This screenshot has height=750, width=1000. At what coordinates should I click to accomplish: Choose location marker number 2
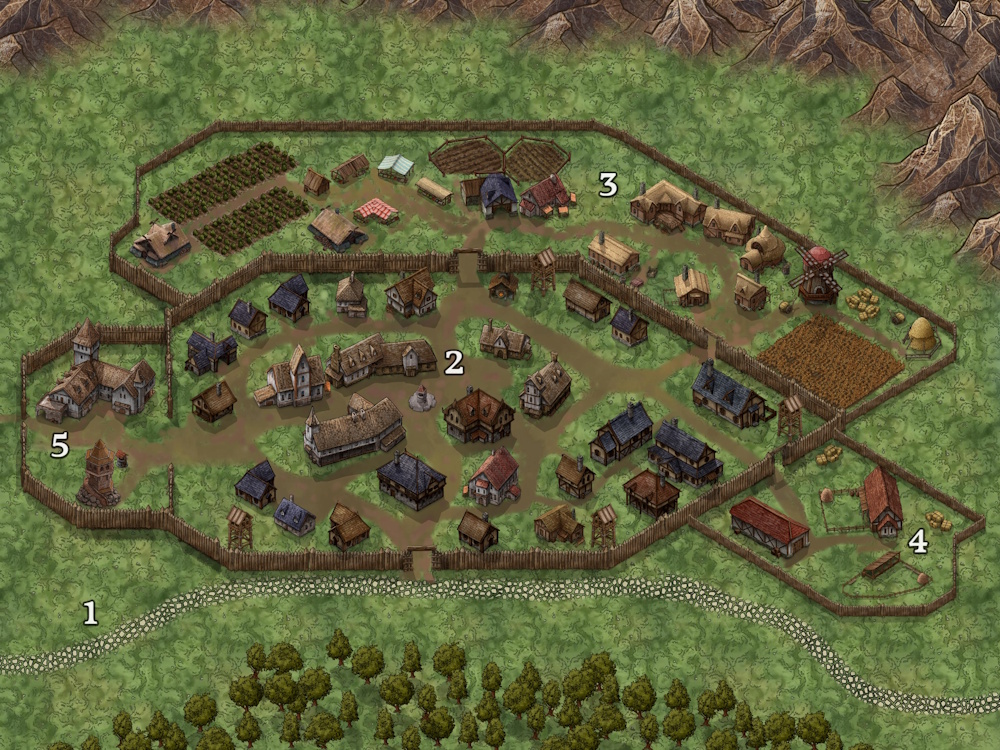click(454, 362)
